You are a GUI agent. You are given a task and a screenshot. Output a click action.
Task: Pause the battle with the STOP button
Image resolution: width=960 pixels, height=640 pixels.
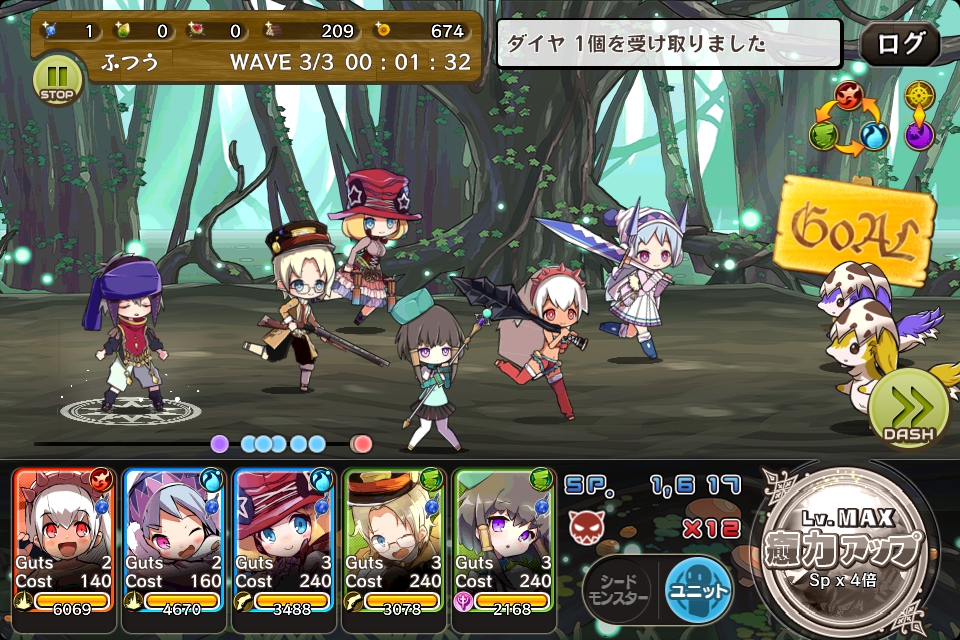57,79
